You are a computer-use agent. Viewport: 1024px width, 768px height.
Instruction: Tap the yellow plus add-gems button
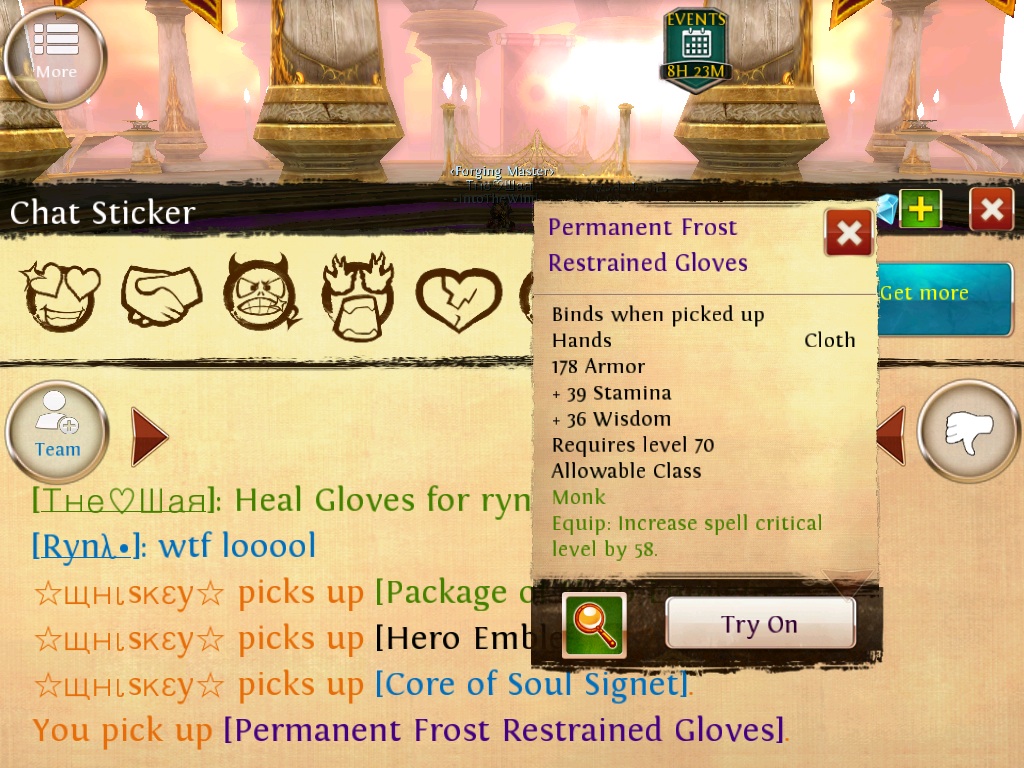(920, 209)
